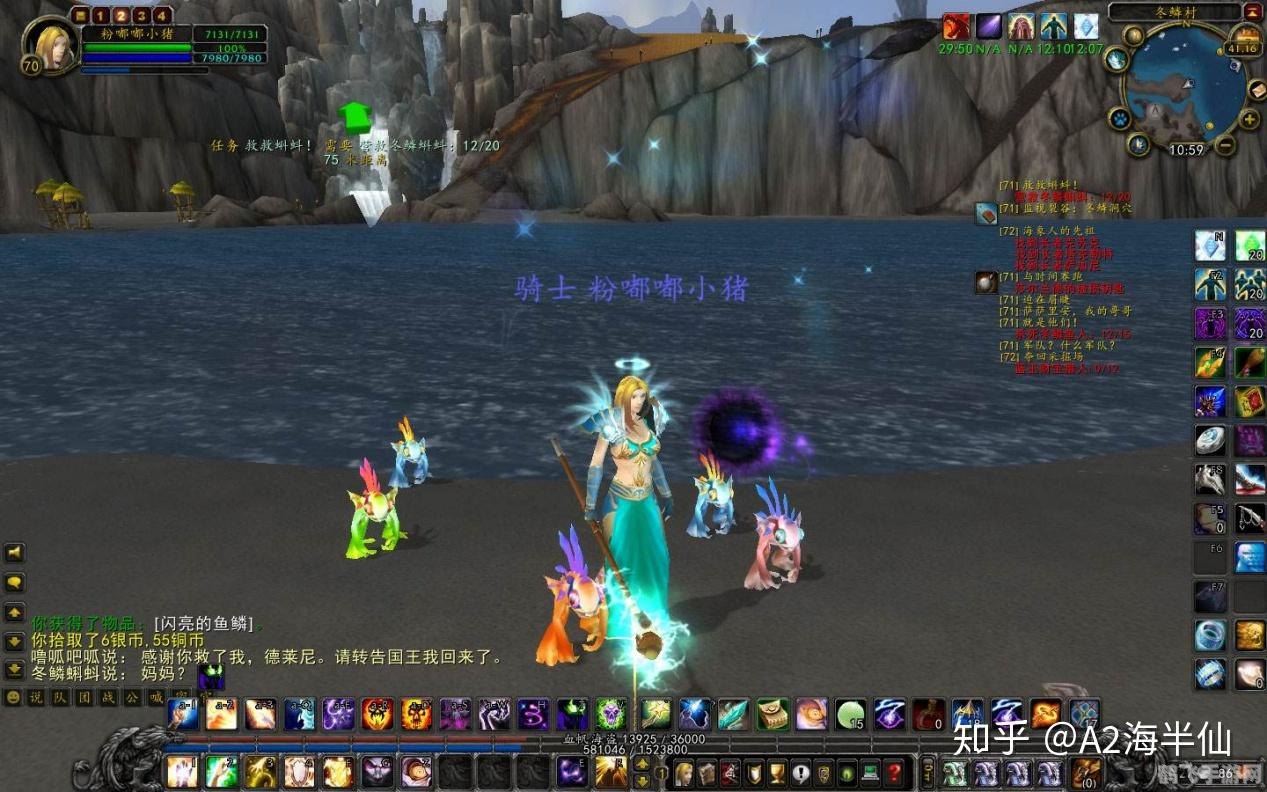Image resolution: width=1267 pixels, height=792 pixels.
Task: Activate the green orb item with count 15
Action: [850, 714]
